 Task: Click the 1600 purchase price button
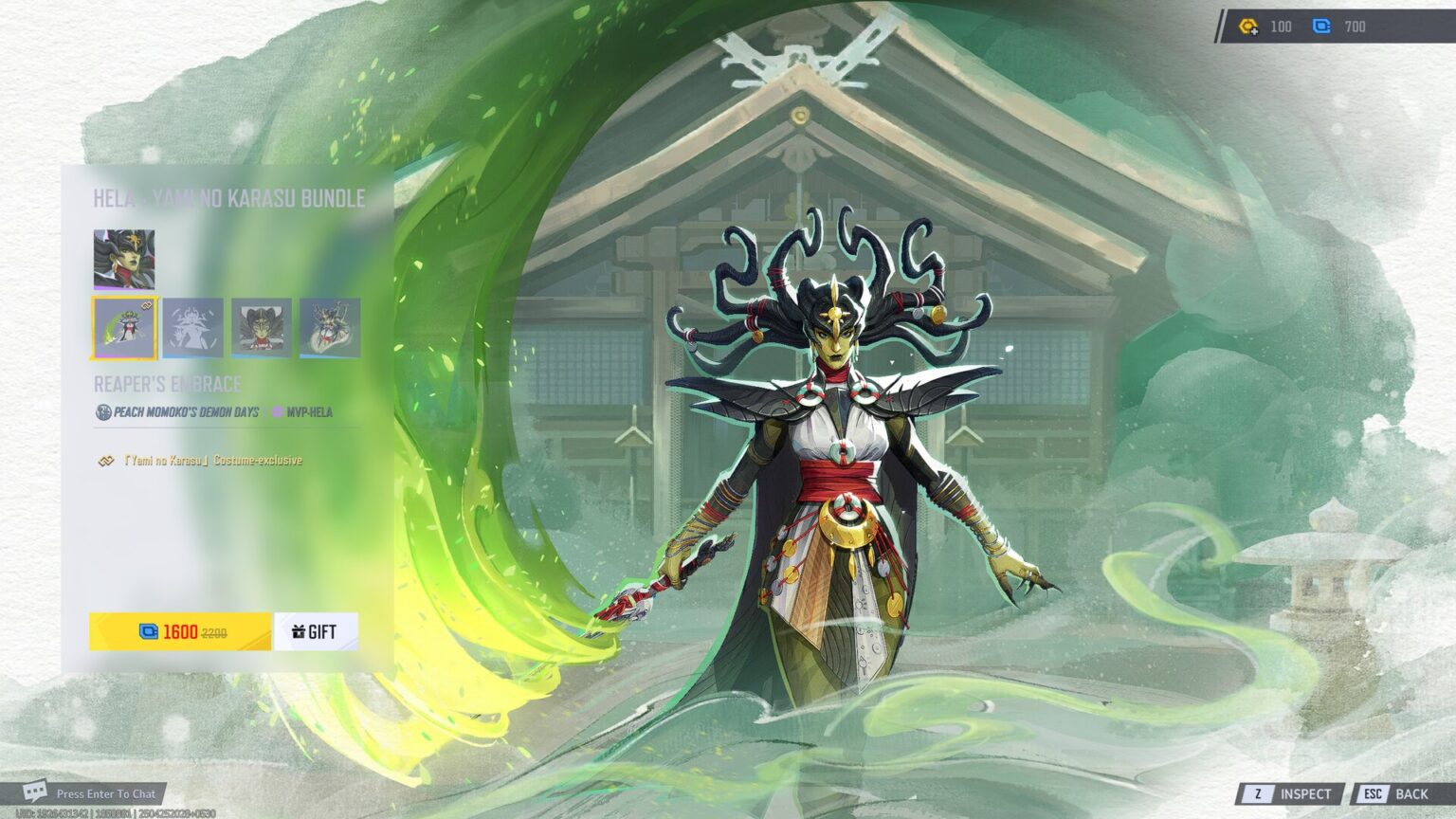(x=178, y=631)
